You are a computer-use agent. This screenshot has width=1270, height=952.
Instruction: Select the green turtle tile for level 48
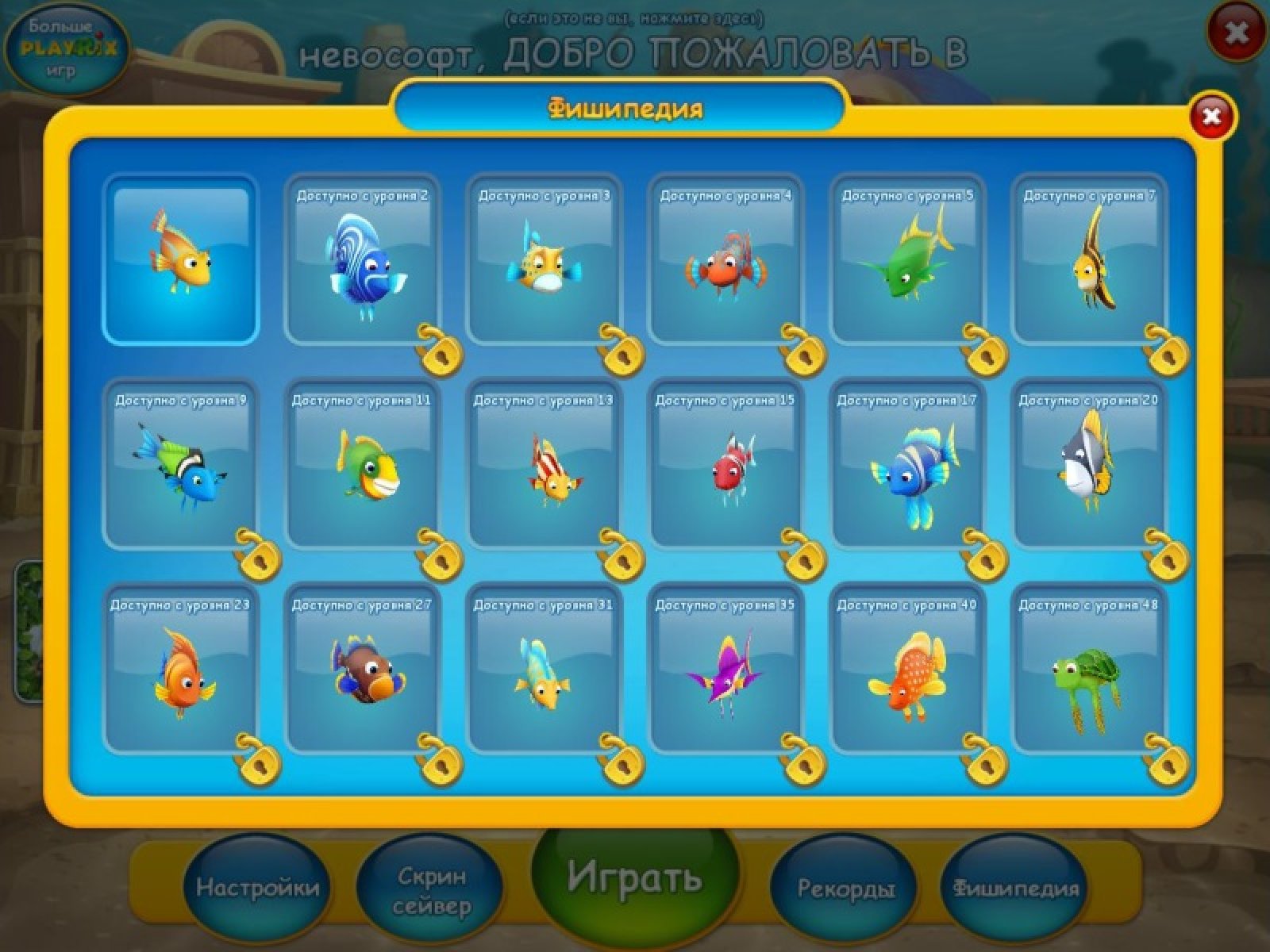point(1089,669)
